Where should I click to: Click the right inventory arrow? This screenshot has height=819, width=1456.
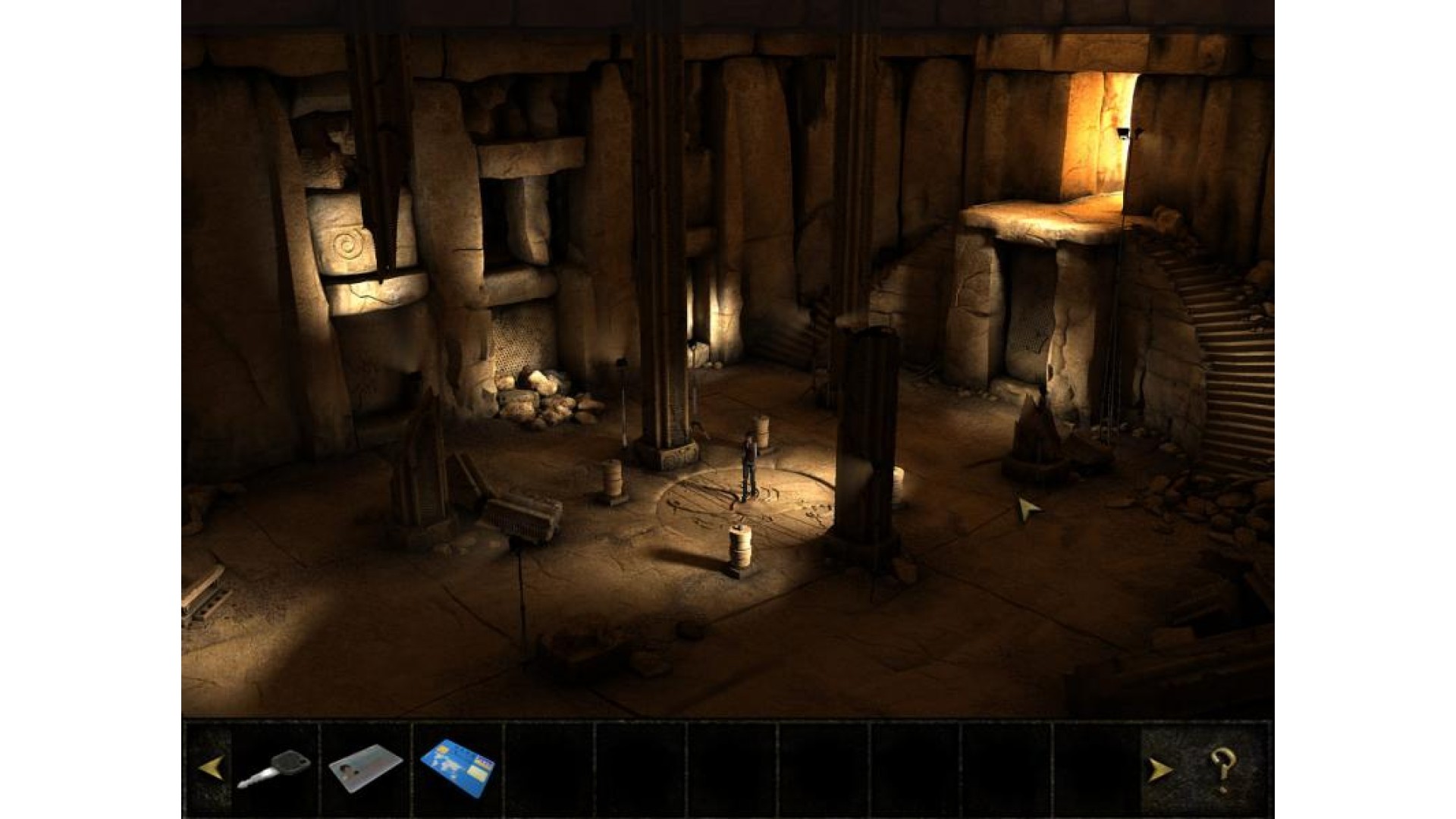[x=1159, y=770]
